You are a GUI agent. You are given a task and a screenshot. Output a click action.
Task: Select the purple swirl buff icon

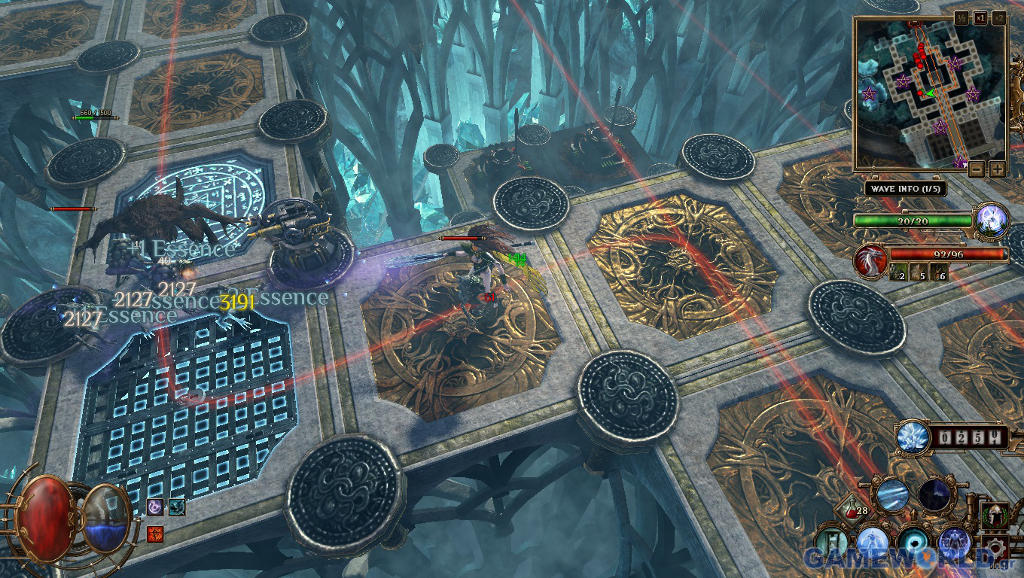coord(155,508)
